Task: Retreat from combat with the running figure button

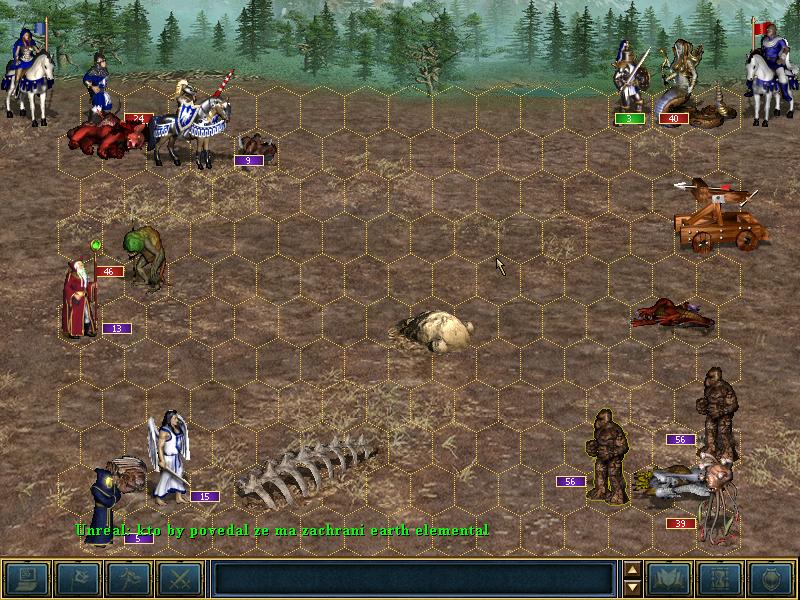Action: [x=128, y=578]
